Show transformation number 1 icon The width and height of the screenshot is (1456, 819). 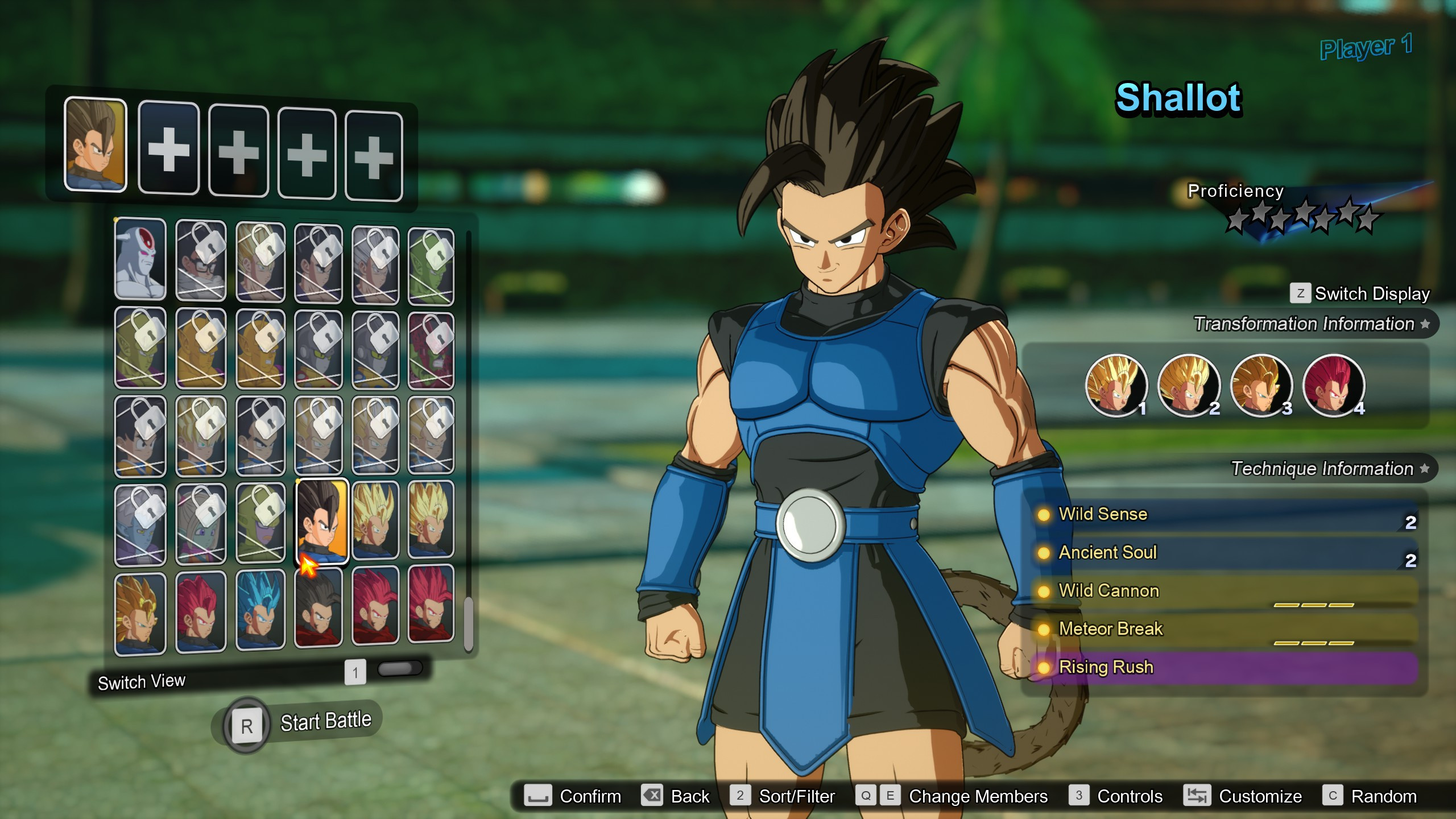(x=1115, y=385)
